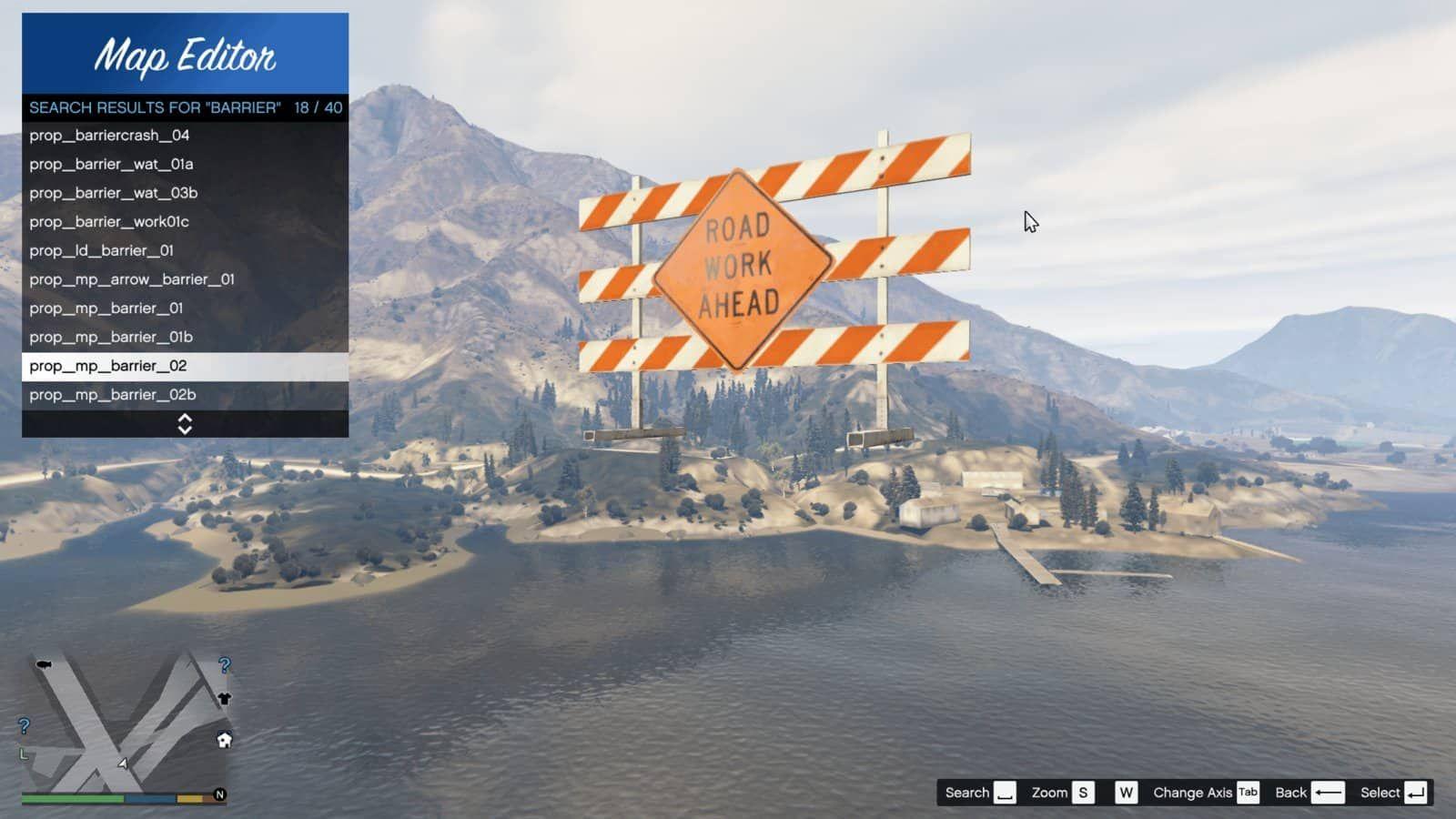This screenshot has height=819, width=1456.
Task: Click the Tab key icon beside Change Axis
Action: [1247, 792]
